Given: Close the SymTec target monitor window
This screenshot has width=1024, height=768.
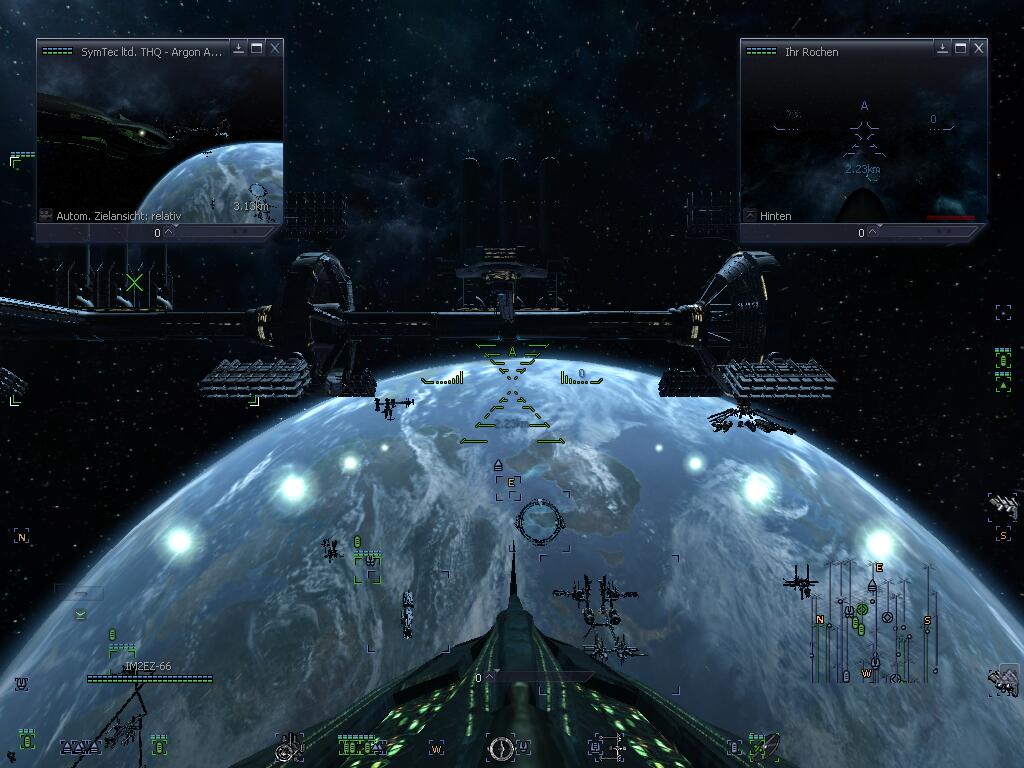Looking at the screenshot, I should click(275, 48).
